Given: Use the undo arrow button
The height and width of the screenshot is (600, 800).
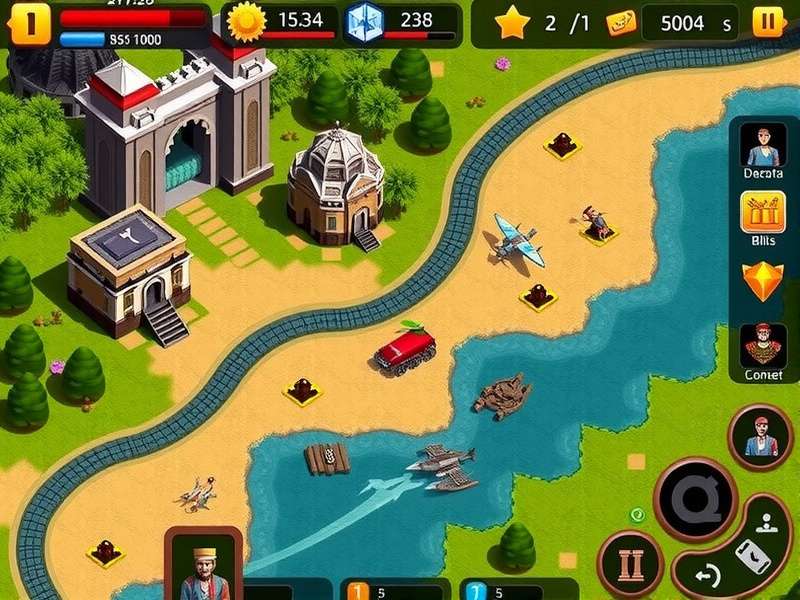Looking at the screenshot, I should [x=707, y=575].
